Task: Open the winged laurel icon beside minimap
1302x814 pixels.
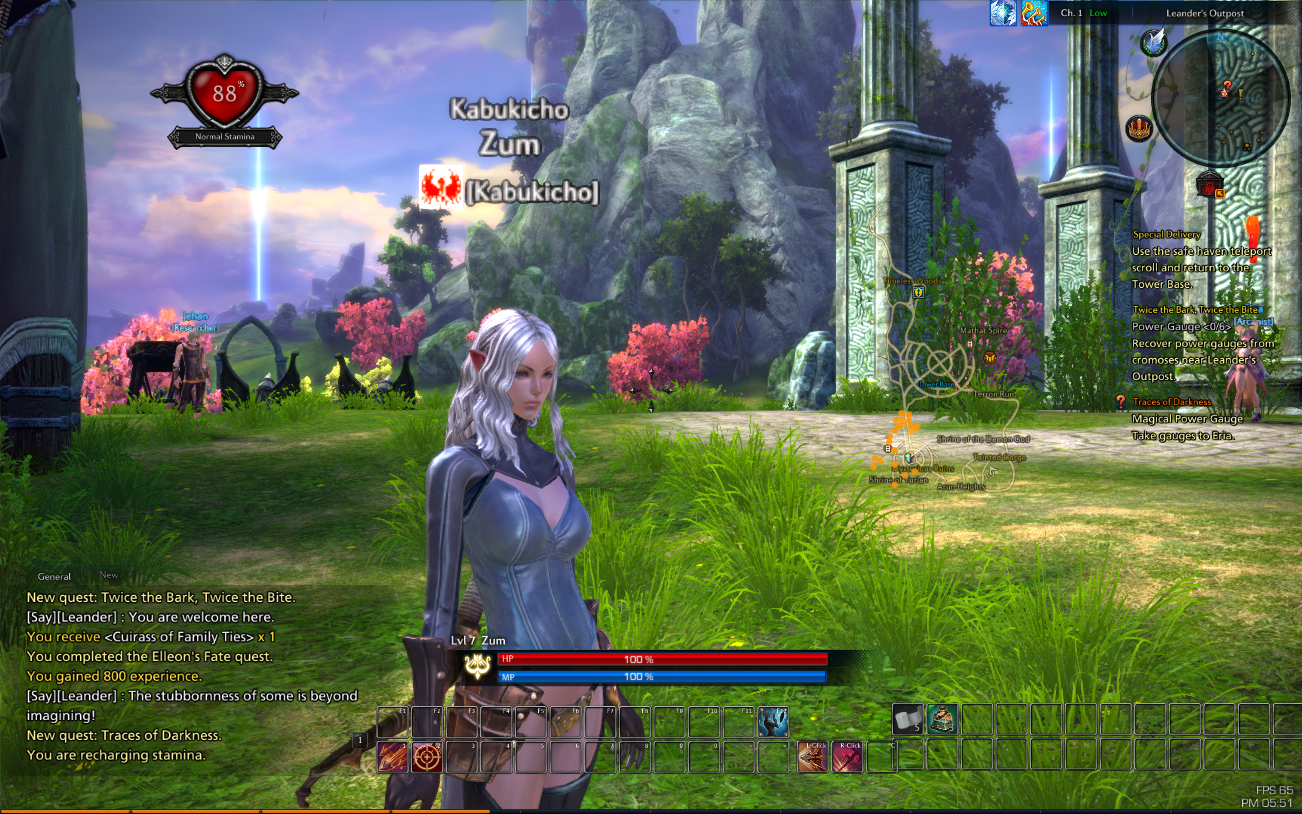Action: tap(1154, 43)
